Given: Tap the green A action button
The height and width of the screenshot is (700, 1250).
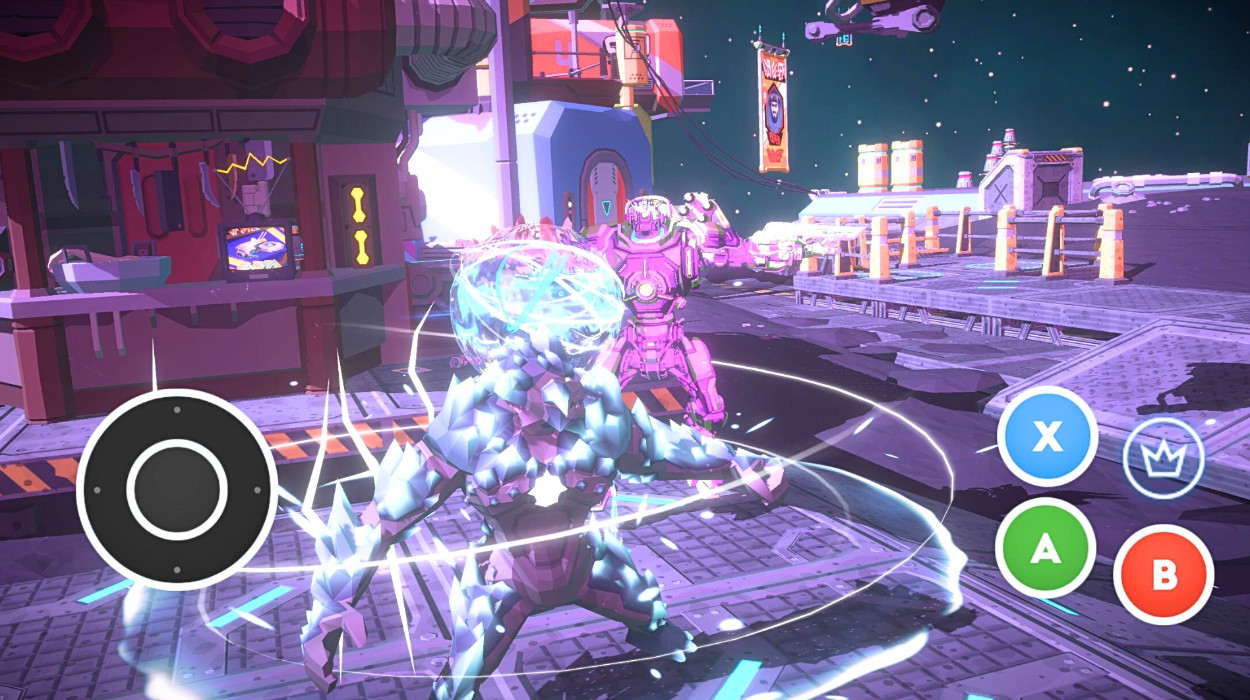Looking at the screenshot, I should [x=1045, y=548].
